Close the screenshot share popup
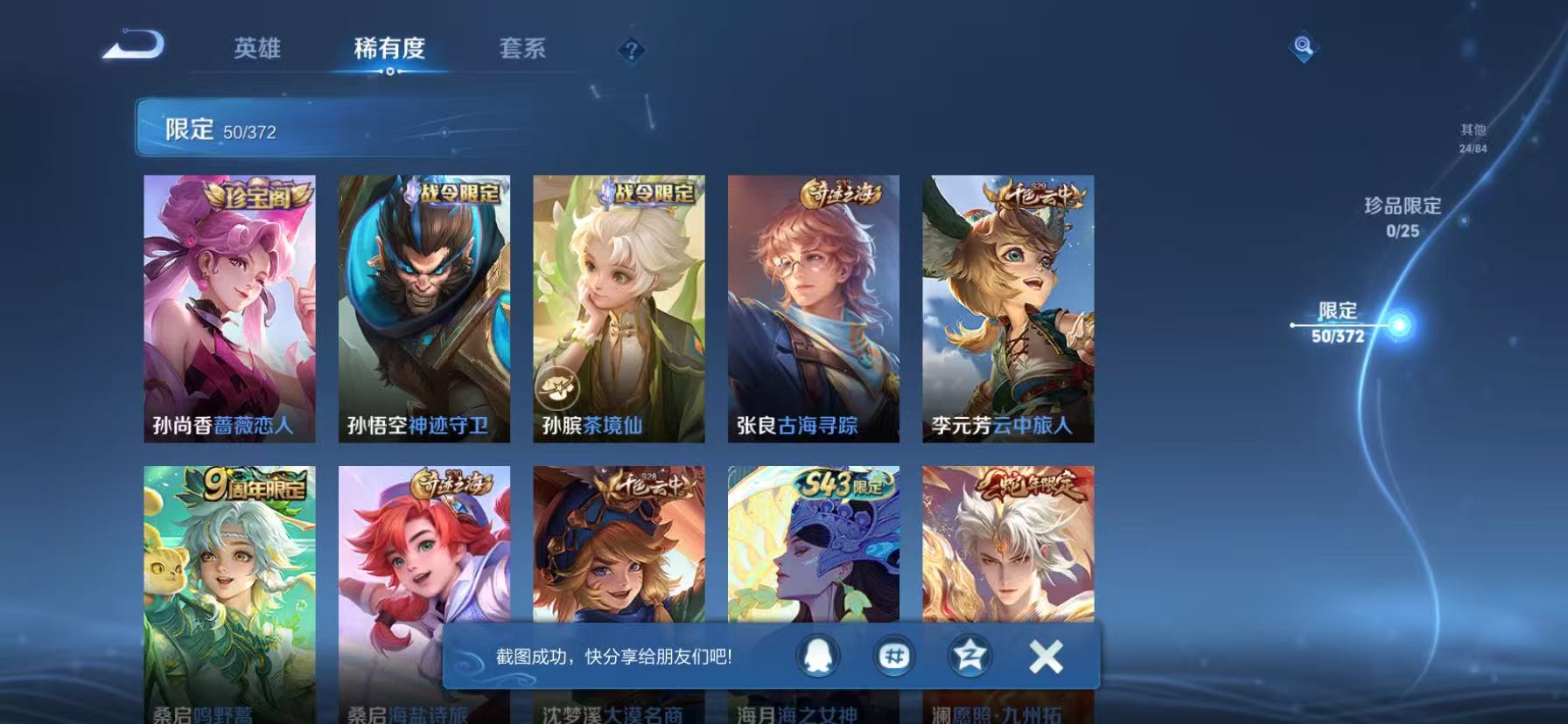The image size is (1568, 724). [x=1043, y=657]
